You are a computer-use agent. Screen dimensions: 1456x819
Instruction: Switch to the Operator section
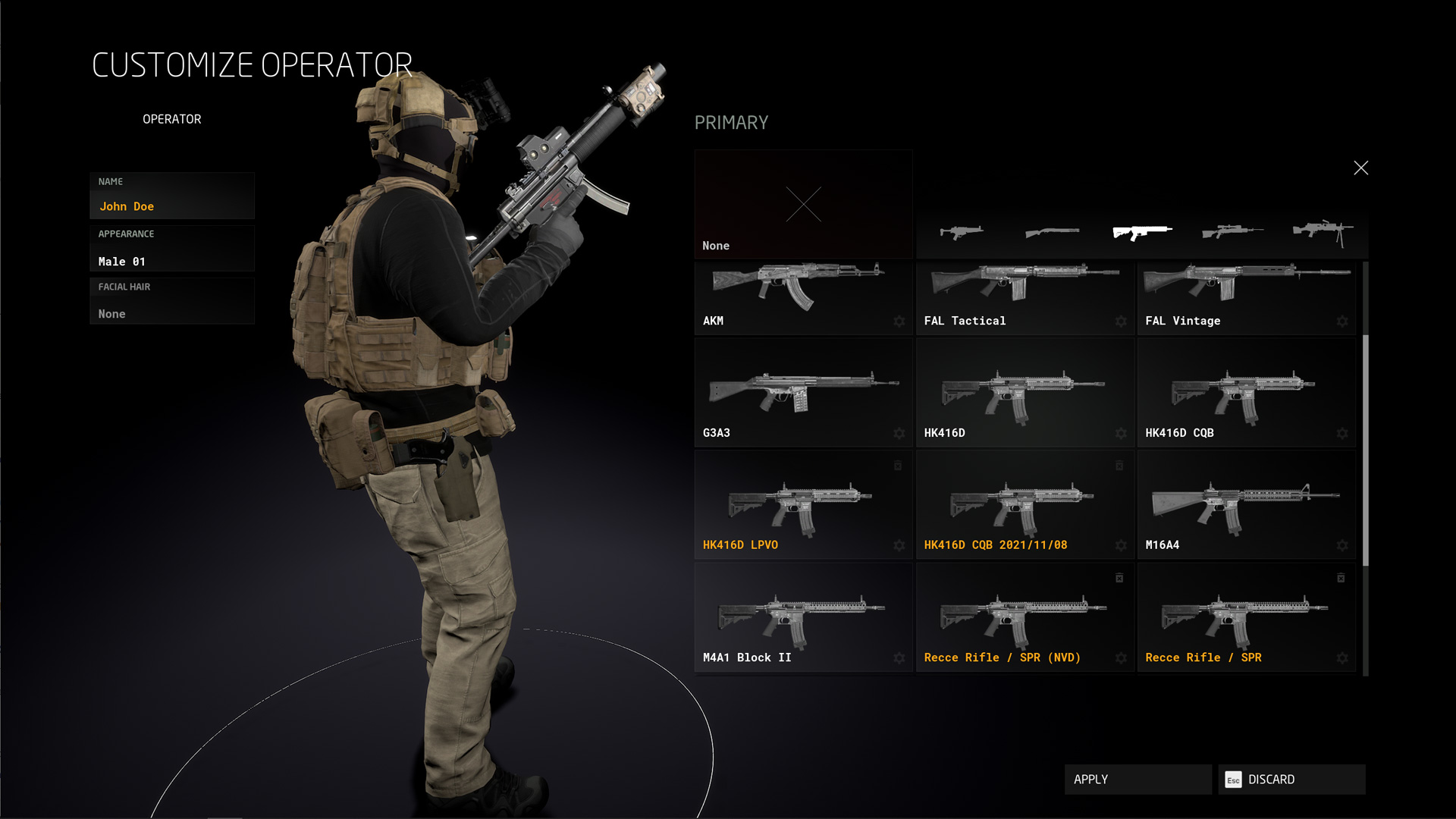pyautogui.click(x=172, y=118)
